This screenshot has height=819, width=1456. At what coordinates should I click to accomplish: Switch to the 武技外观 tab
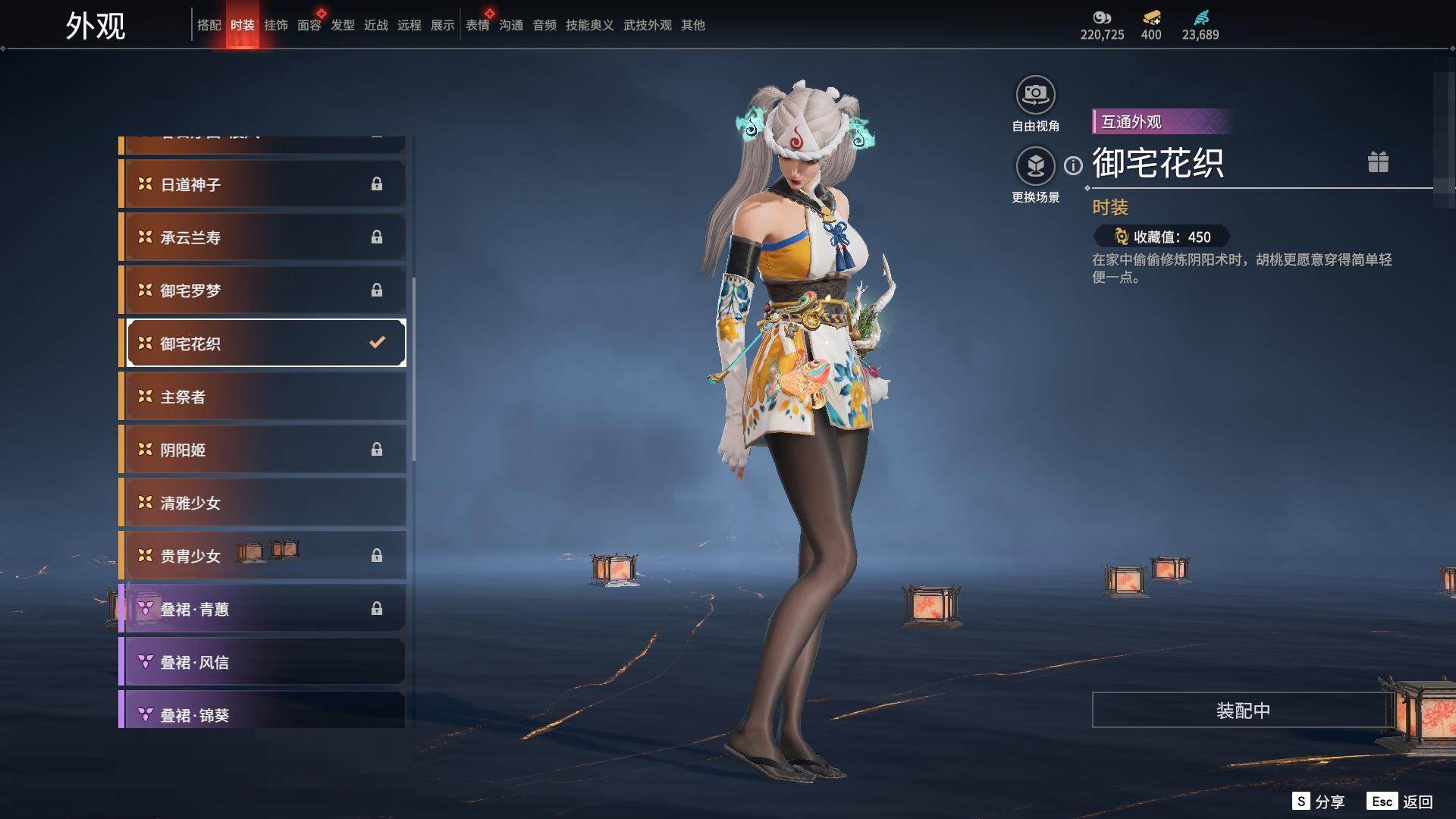647,25
